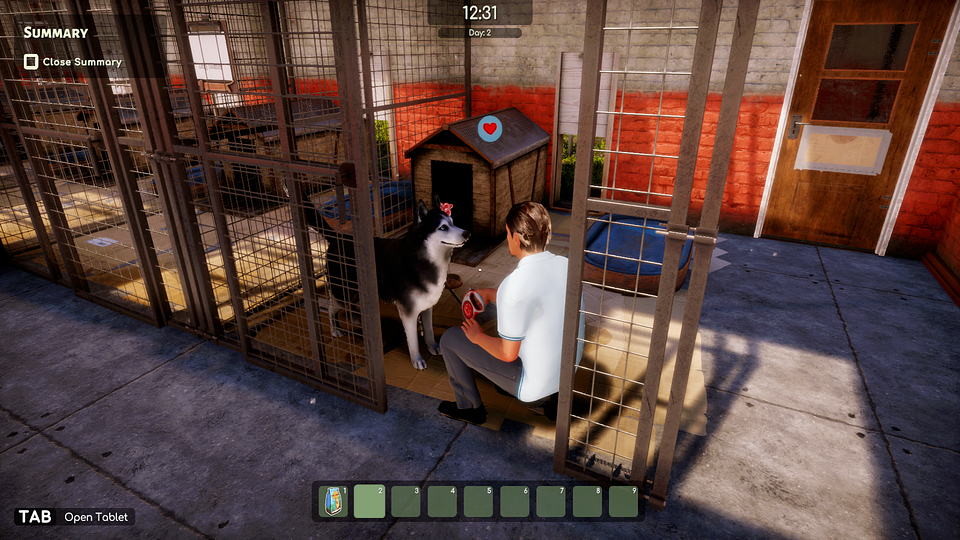Close the Summary panel
Viewport: 960px width, 540px height.
pyautogui.click(x=32, y=62)
